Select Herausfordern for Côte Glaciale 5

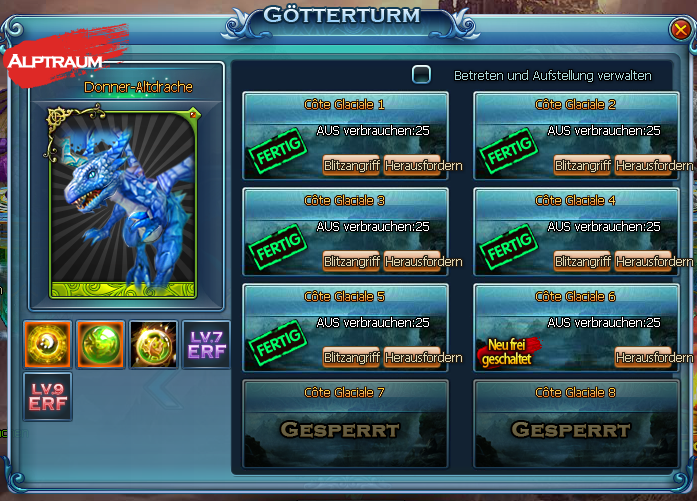click(412, 357)
